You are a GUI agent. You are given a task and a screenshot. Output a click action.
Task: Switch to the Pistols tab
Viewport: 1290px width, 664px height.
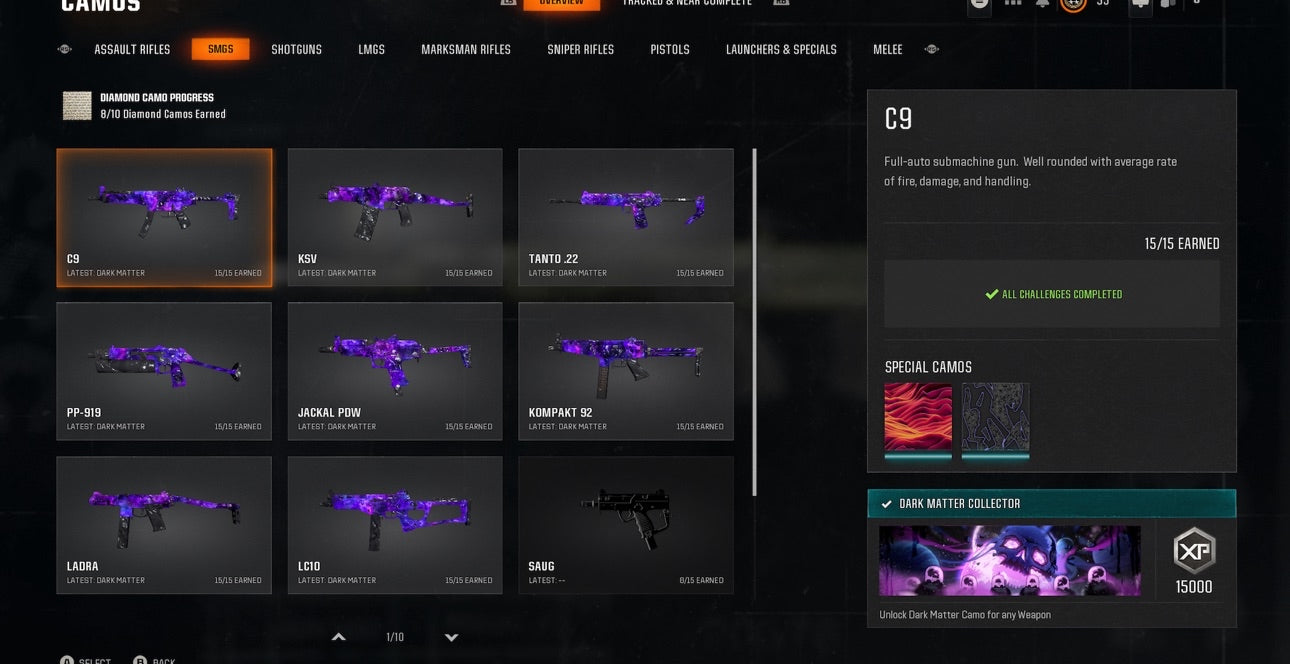coord(669,49)
